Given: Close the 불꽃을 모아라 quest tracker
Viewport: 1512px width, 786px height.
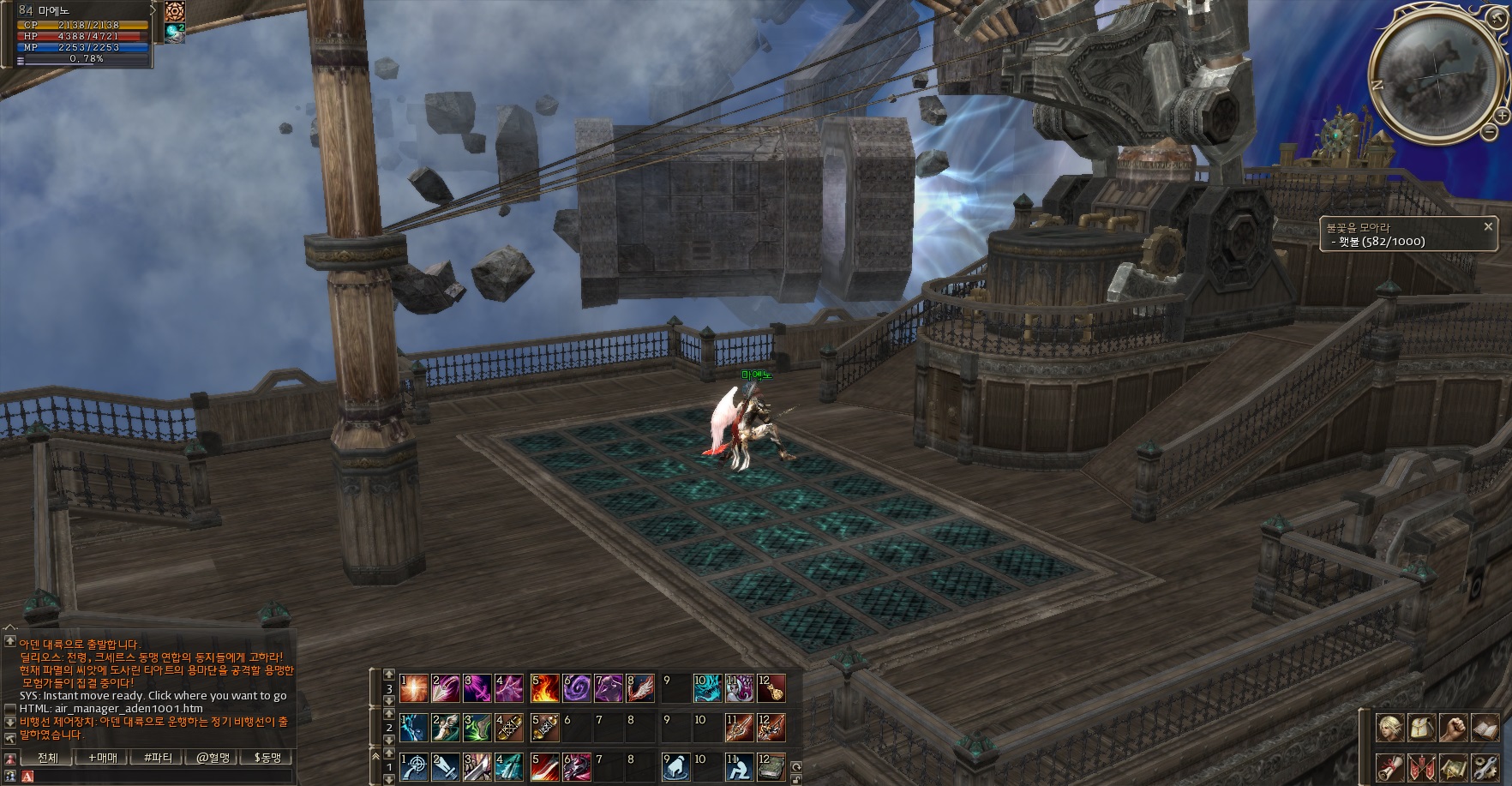Looking at the screenshot, I should point(1488,226).
